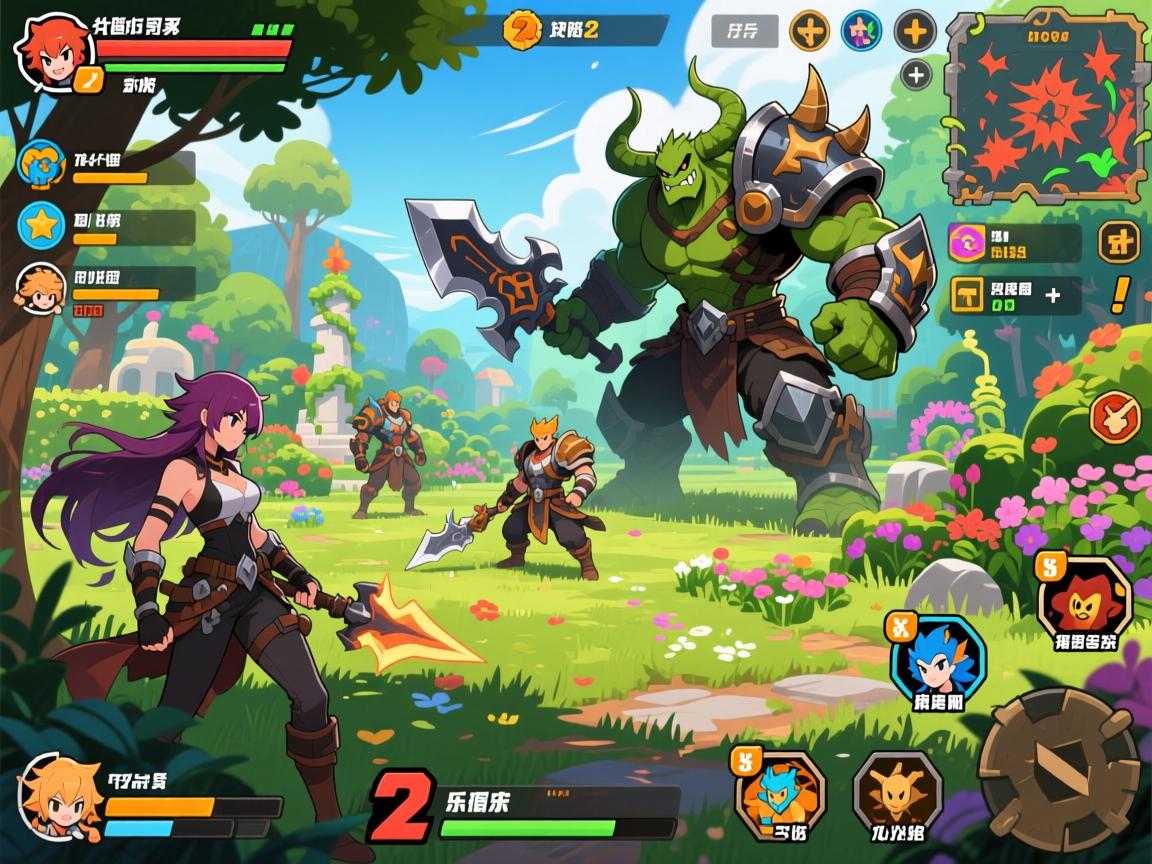Viewport: 1152px width, 864px height.
Task: Open the pink swirl item entry
Action: (x=968, y=242)
